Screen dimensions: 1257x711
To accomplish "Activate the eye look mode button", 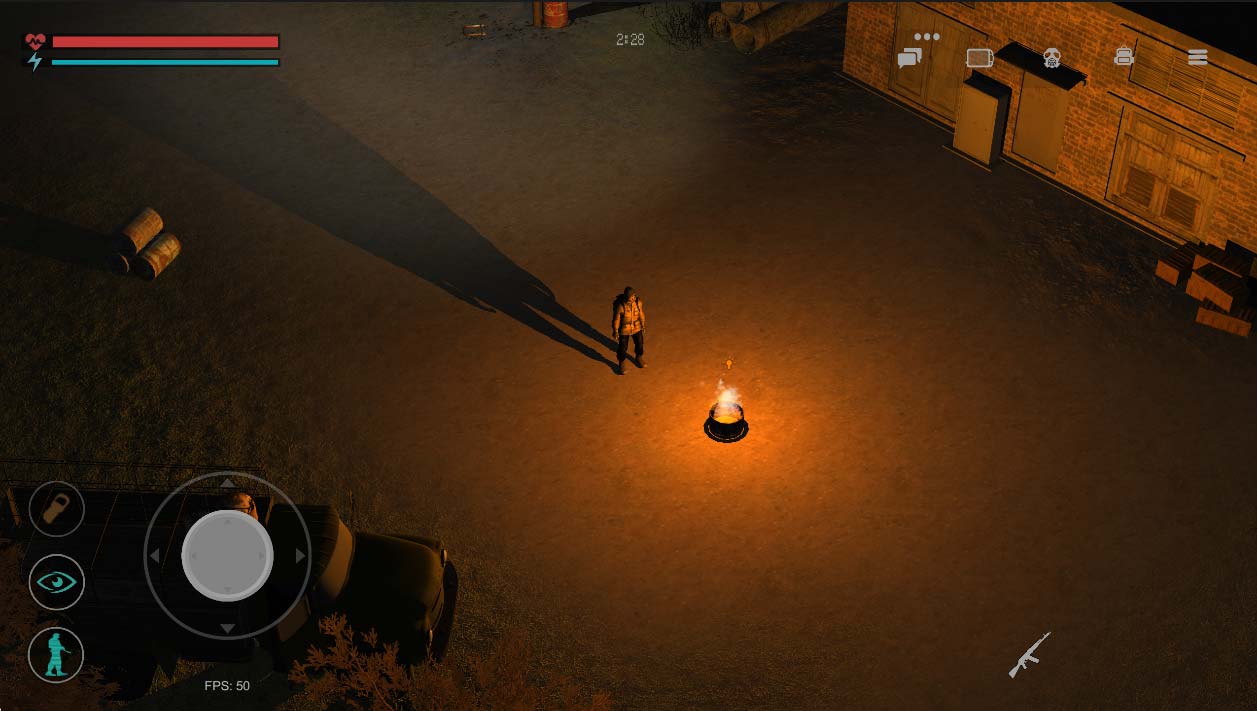I will (56, 582).
